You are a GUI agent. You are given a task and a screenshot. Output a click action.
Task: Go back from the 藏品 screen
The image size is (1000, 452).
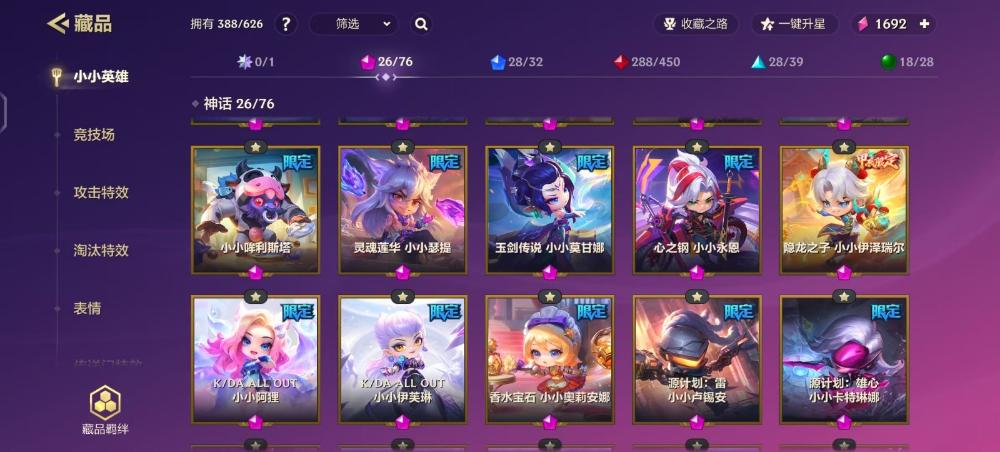(x=57, y=23)
